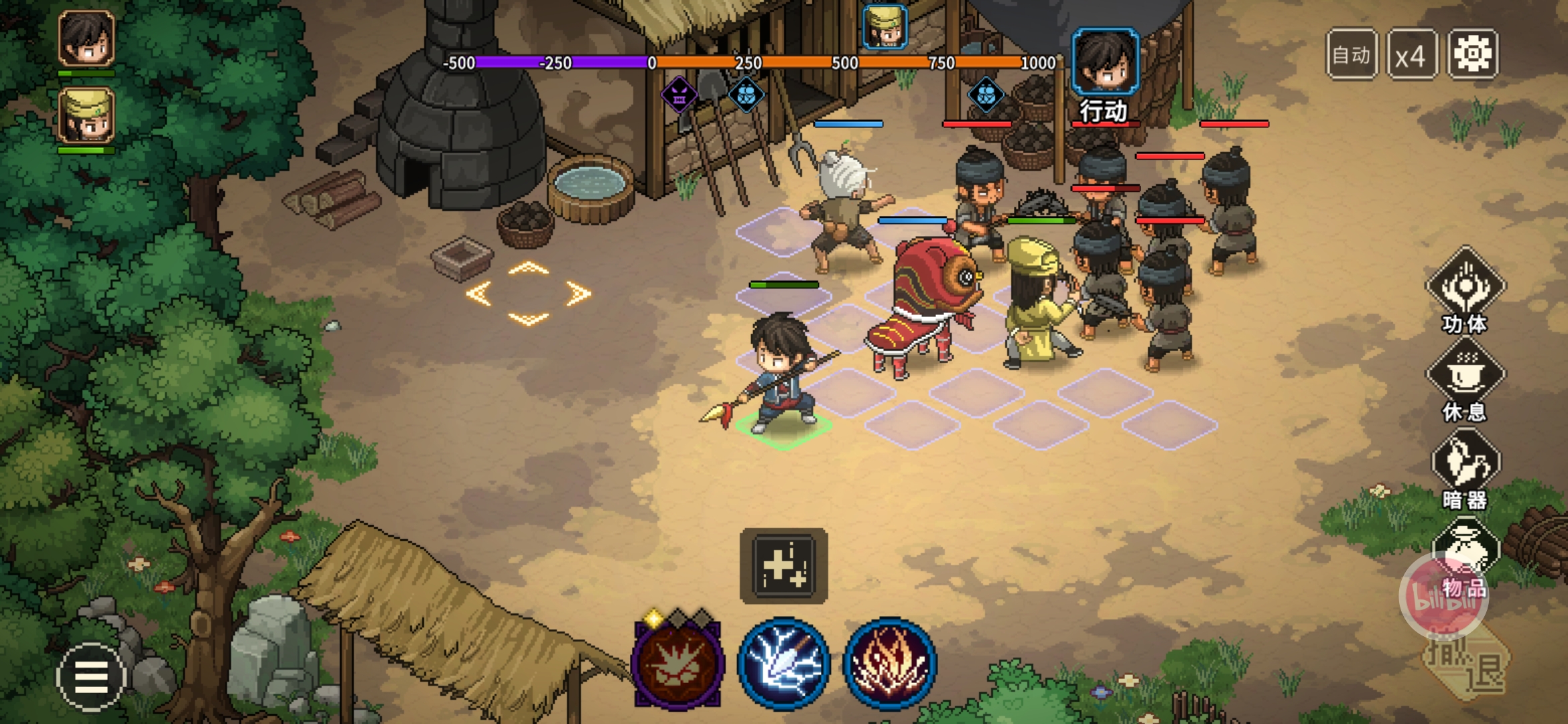Activate the red demon mask skill
Image resolution: width=1568 pixels, height=724 pixels.
[x=677, y=664]
